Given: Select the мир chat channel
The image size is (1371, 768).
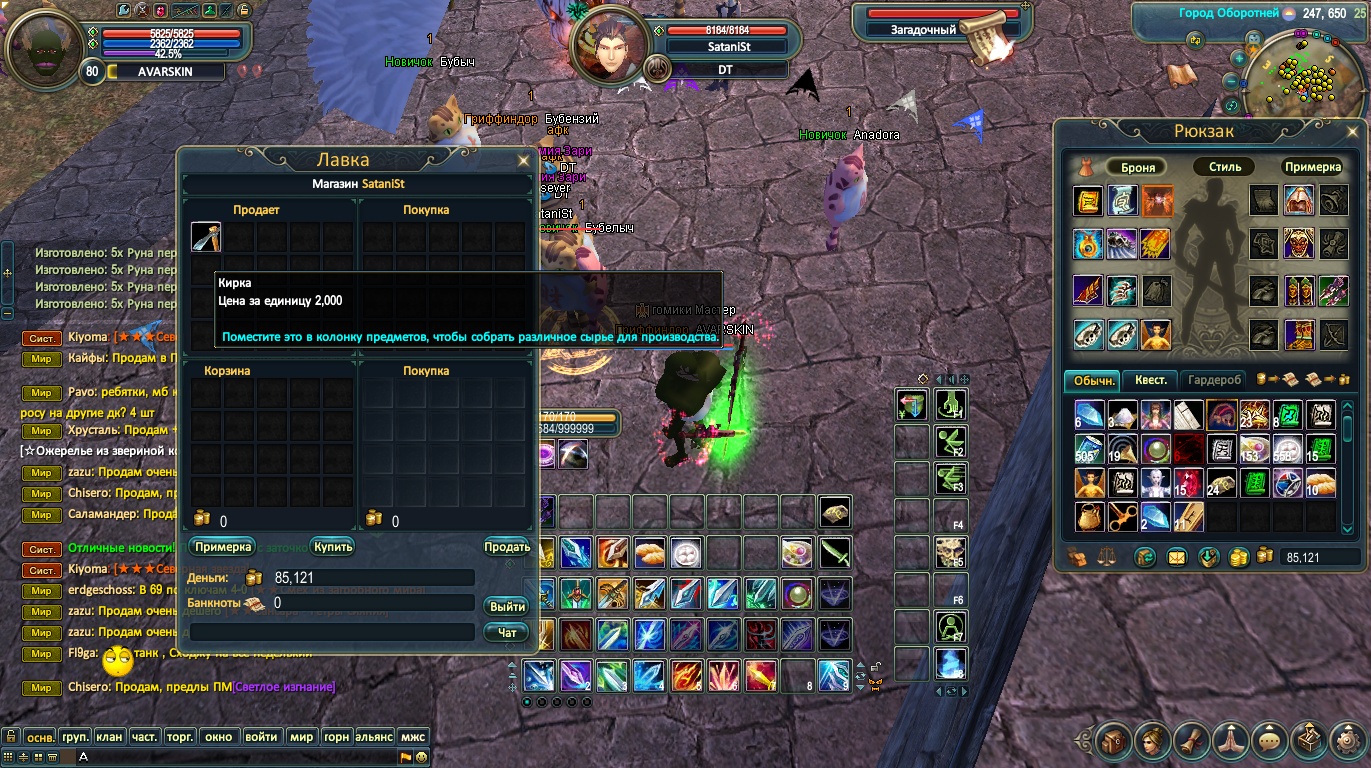Looking at the screenshot, I should (x=301, y=737).
